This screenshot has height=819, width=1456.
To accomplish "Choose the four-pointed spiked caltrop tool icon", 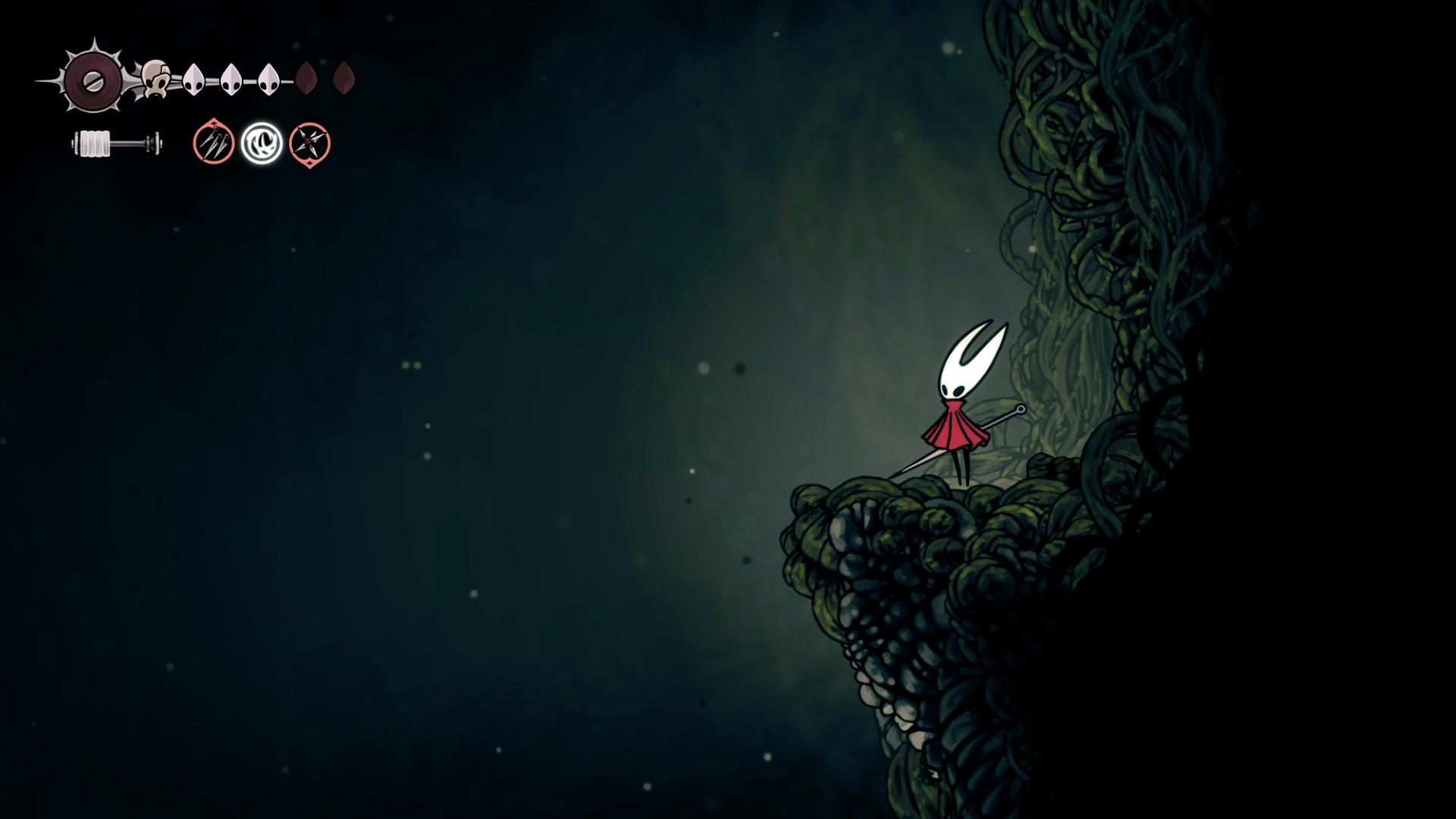I will tap(309, 144).
